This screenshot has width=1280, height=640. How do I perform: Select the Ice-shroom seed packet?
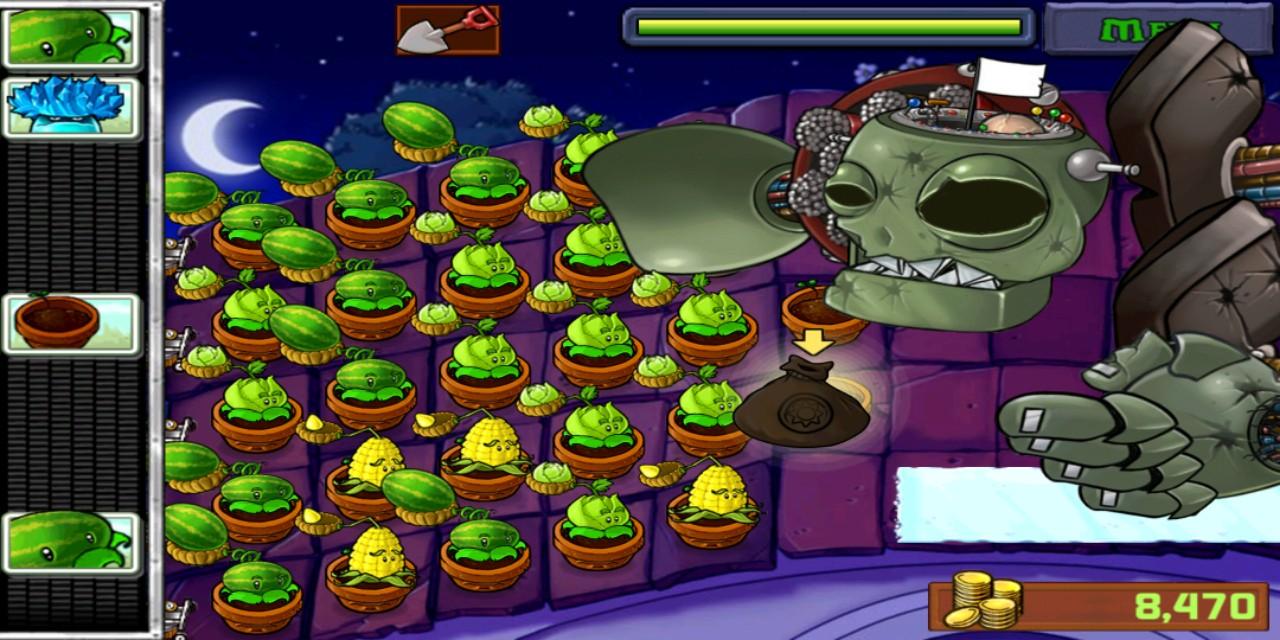72,108
